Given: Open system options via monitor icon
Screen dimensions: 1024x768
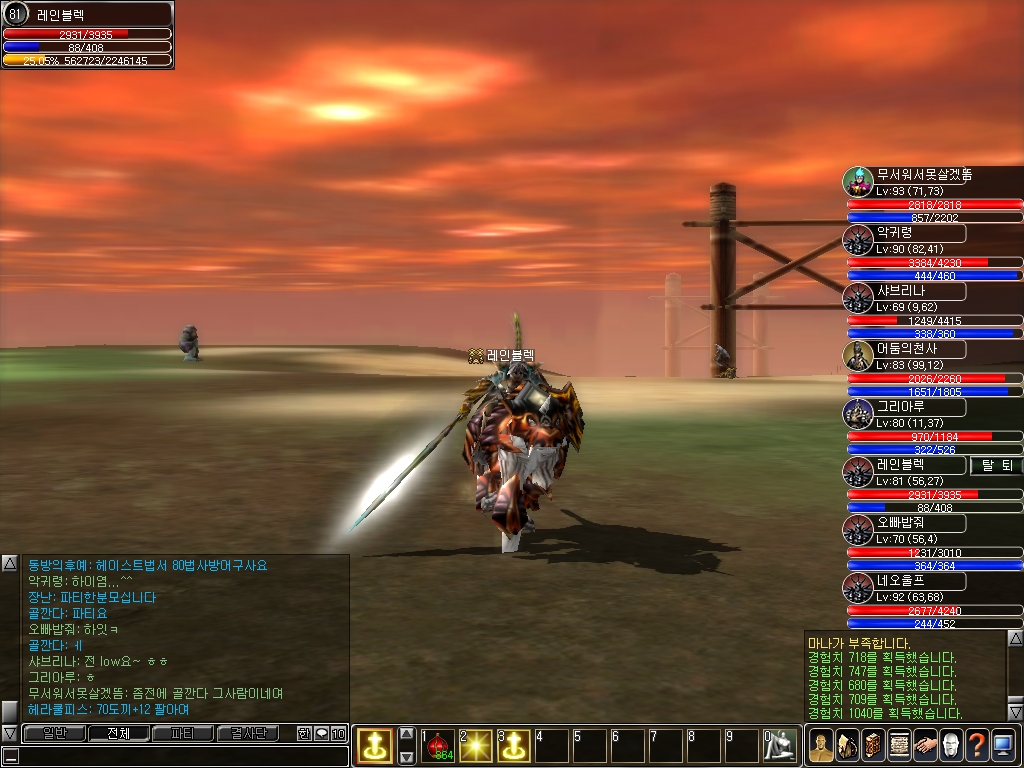Looking at the screenshot, I should [1003, 745].
